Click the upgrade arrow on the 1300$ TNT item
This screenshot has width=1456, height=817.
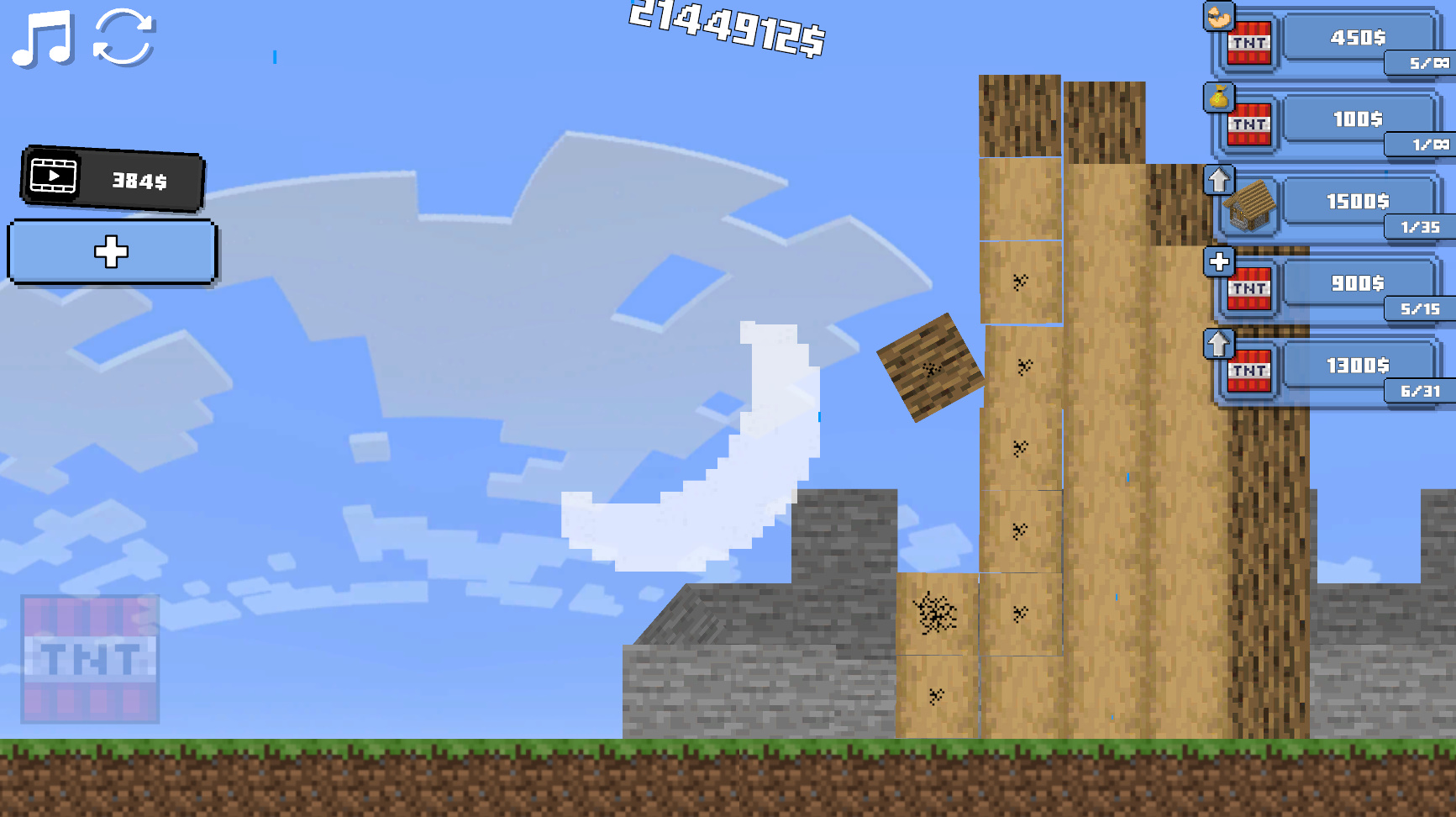[x=1220, y=342]
